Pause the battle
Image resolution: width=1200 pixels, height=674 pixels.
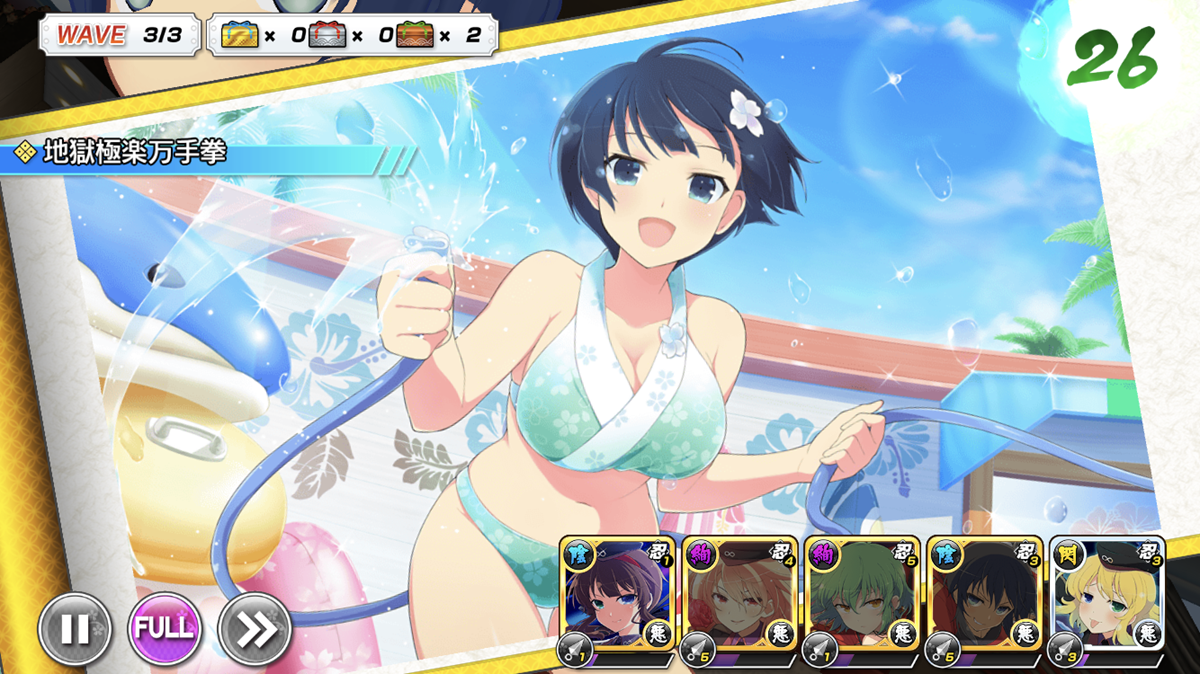pos(74,629)
